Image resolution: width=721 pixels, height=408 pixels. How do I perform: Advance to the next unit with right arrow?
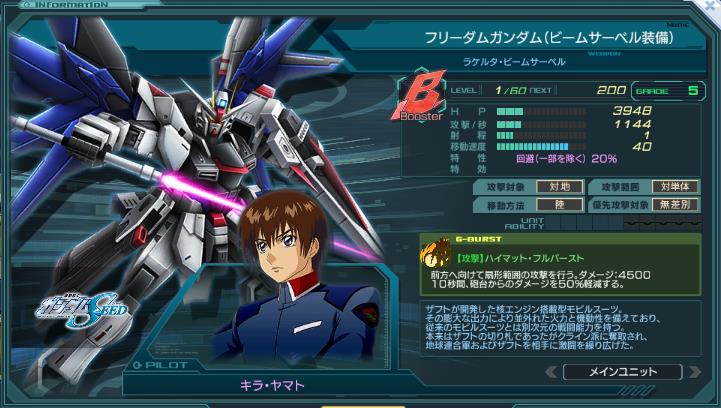[694, 372]
